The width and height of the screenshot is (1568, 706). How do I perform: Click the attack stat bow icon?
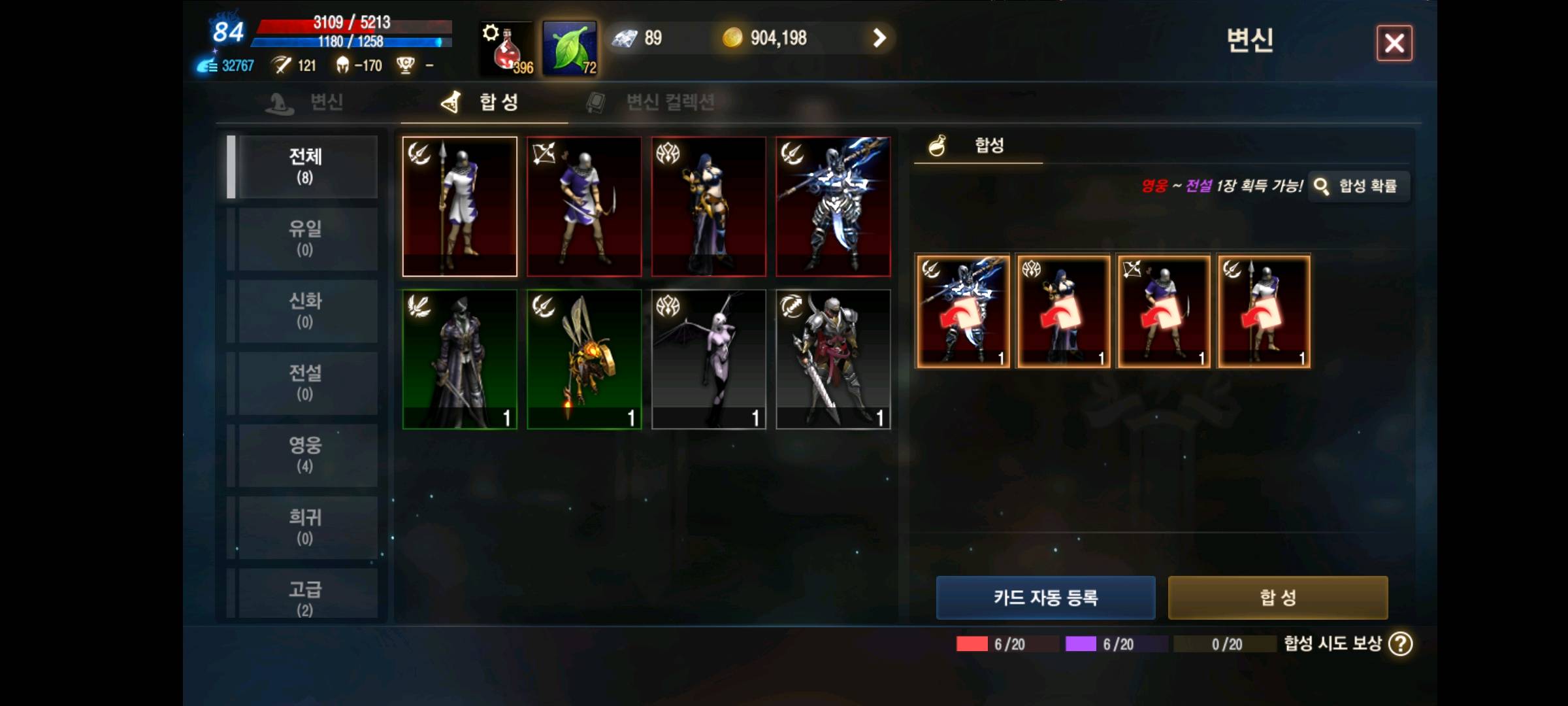[x=282, y=65]
